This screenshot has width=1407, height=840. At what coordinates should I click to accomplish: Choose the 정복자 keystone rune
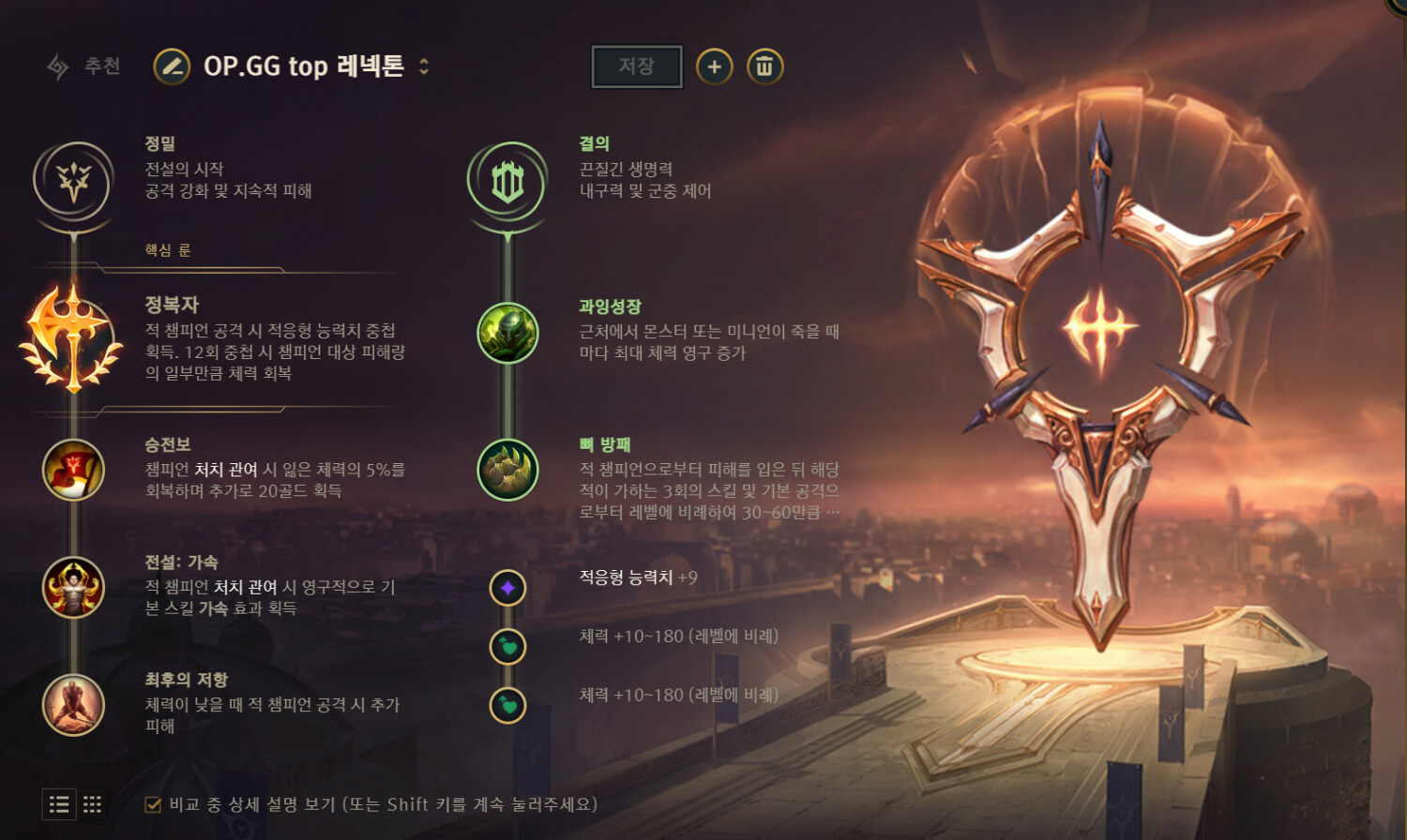pos(72,339)
